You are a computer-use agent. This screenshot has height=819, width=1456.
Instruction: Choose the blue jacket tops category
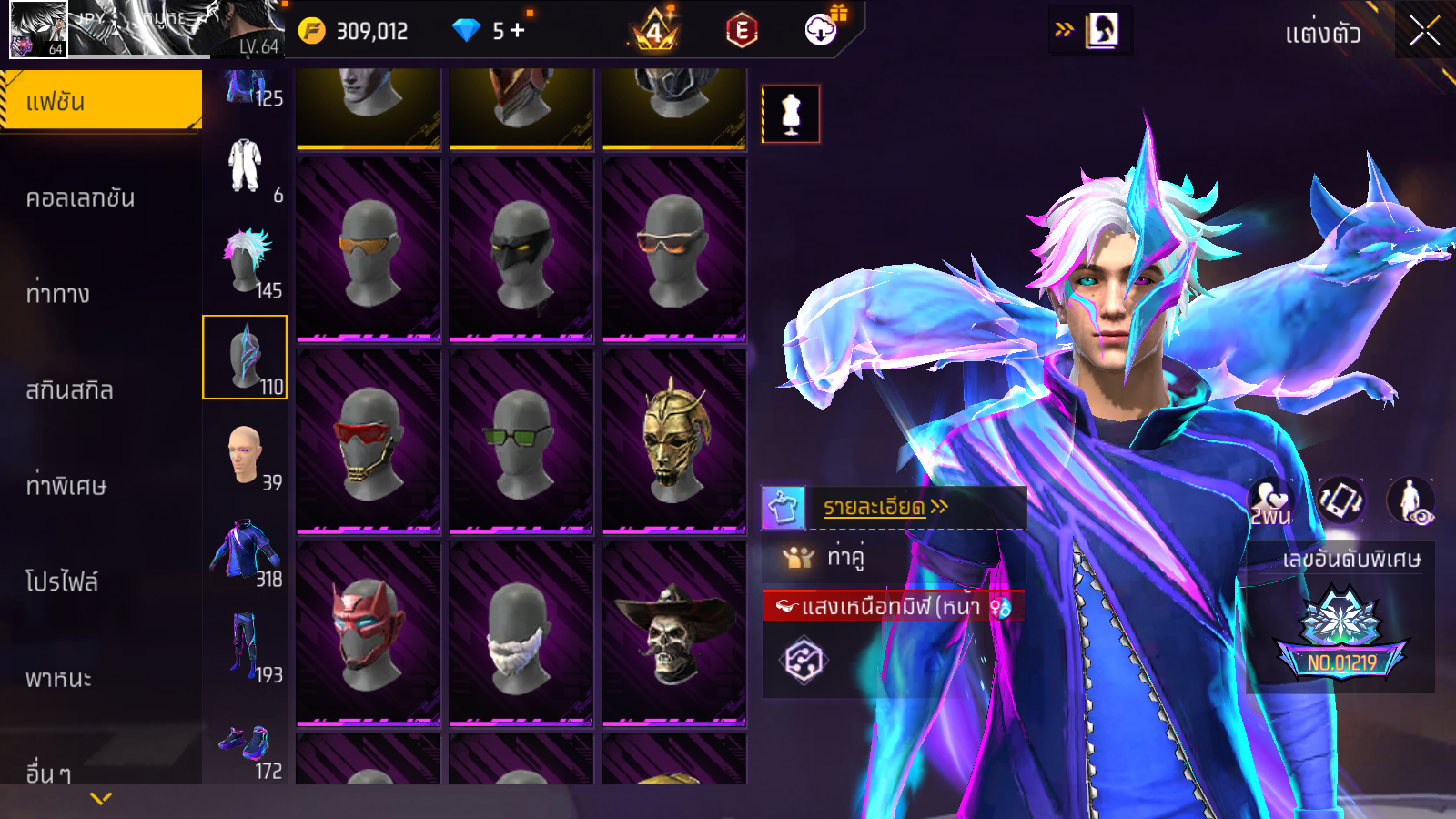point(246,551)
